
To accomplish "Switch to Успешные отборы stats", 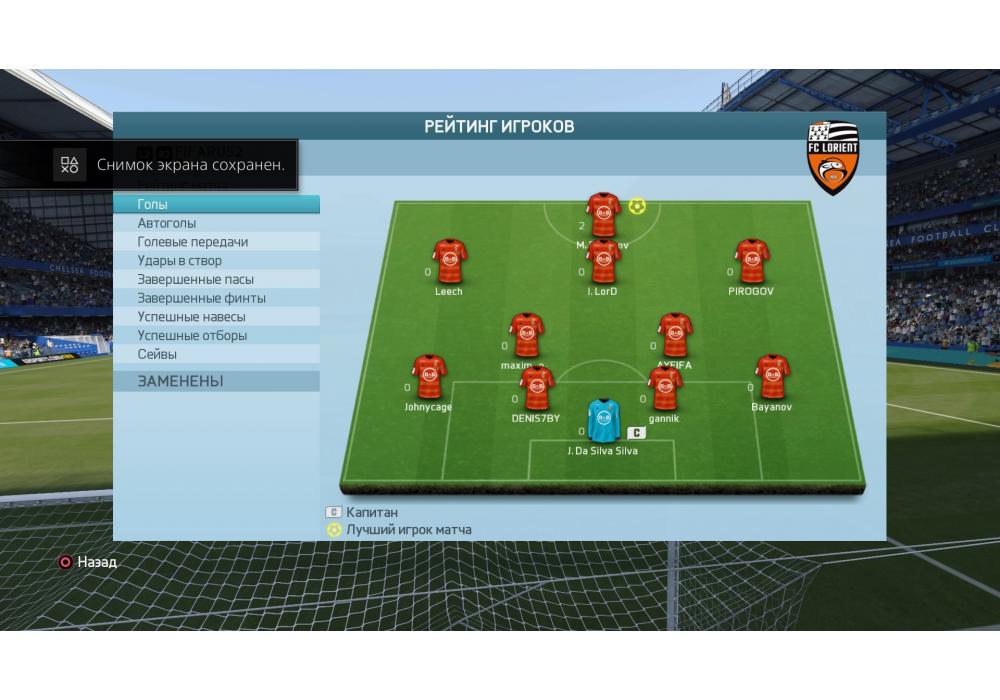I will (217, 336).
